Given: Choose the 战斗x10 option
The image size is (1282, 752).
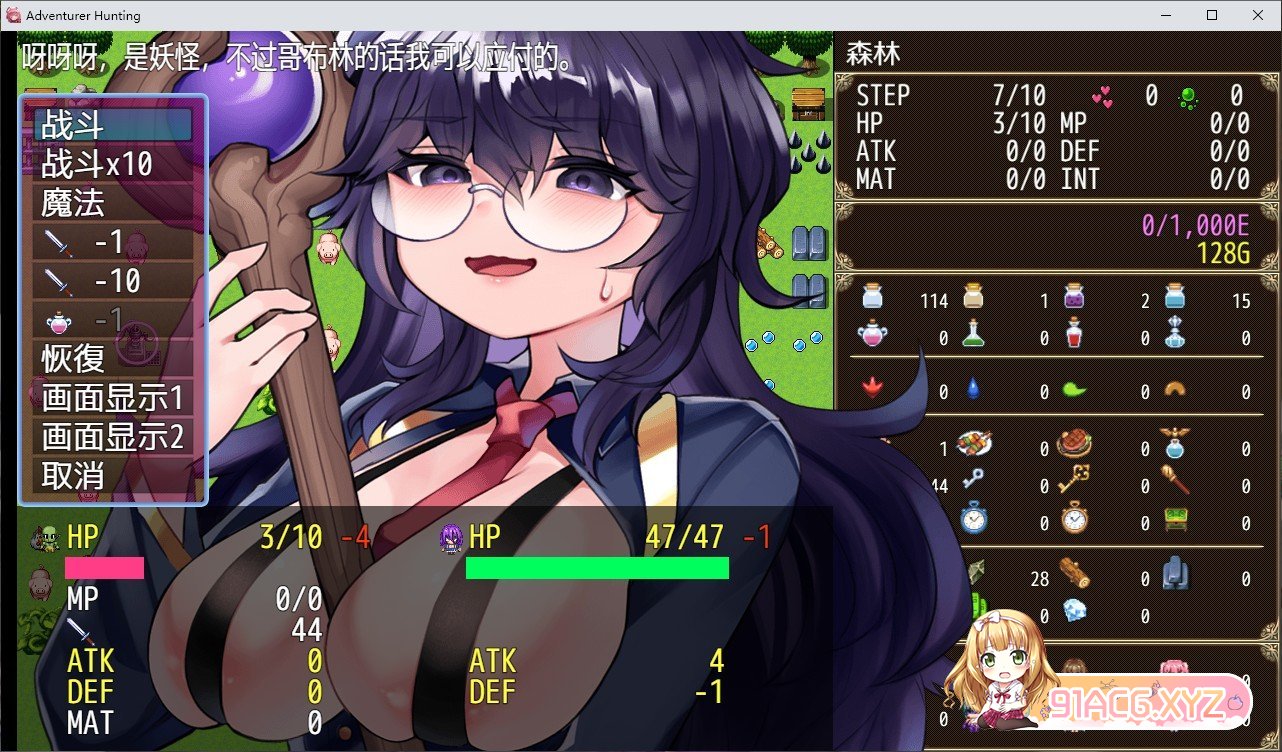Looking at the screenshot, I should 112,164.
